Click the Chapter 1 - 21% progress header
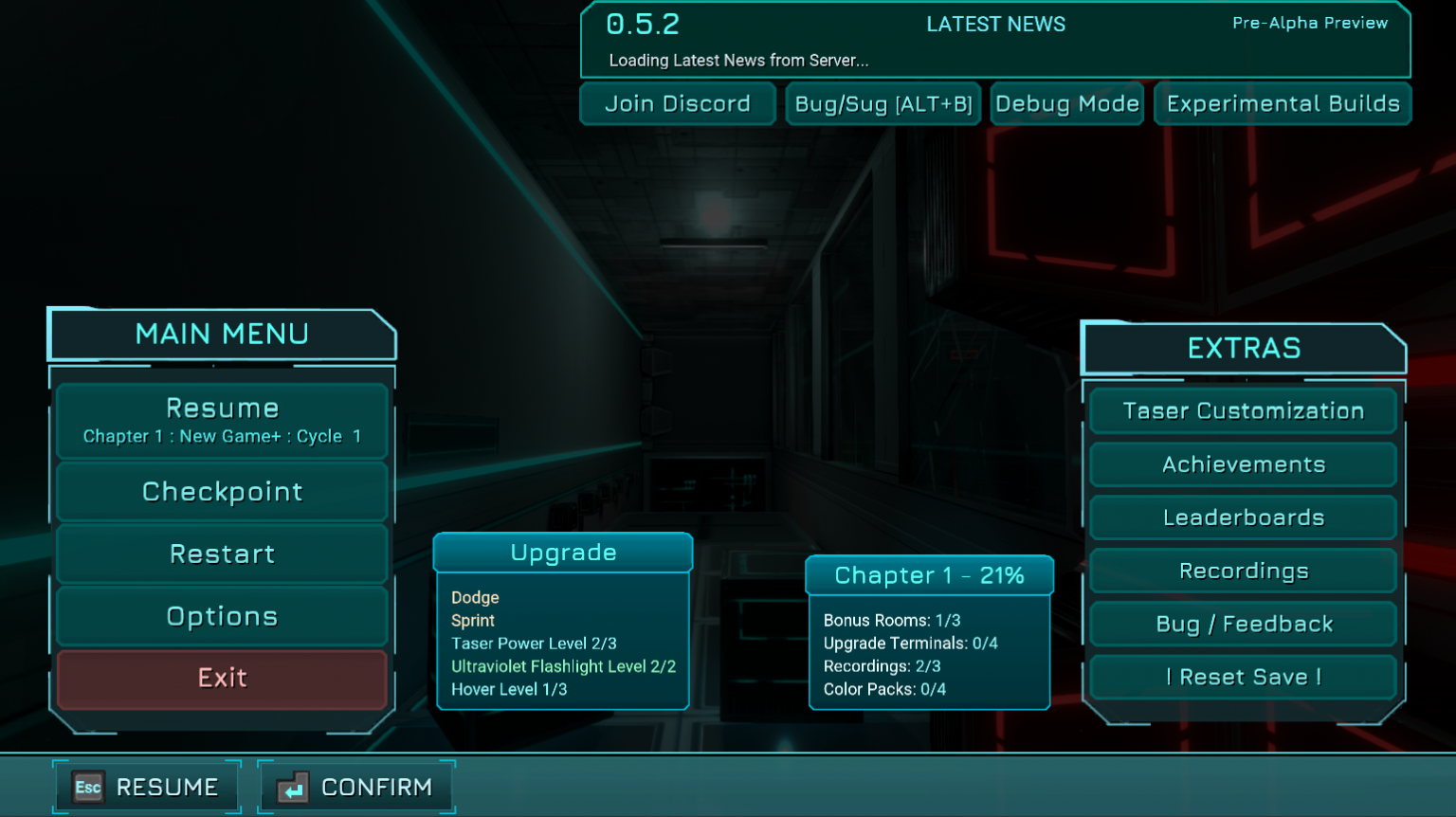Image resolution: width=1456 pixels, height=817 pixels. point(929,574)
